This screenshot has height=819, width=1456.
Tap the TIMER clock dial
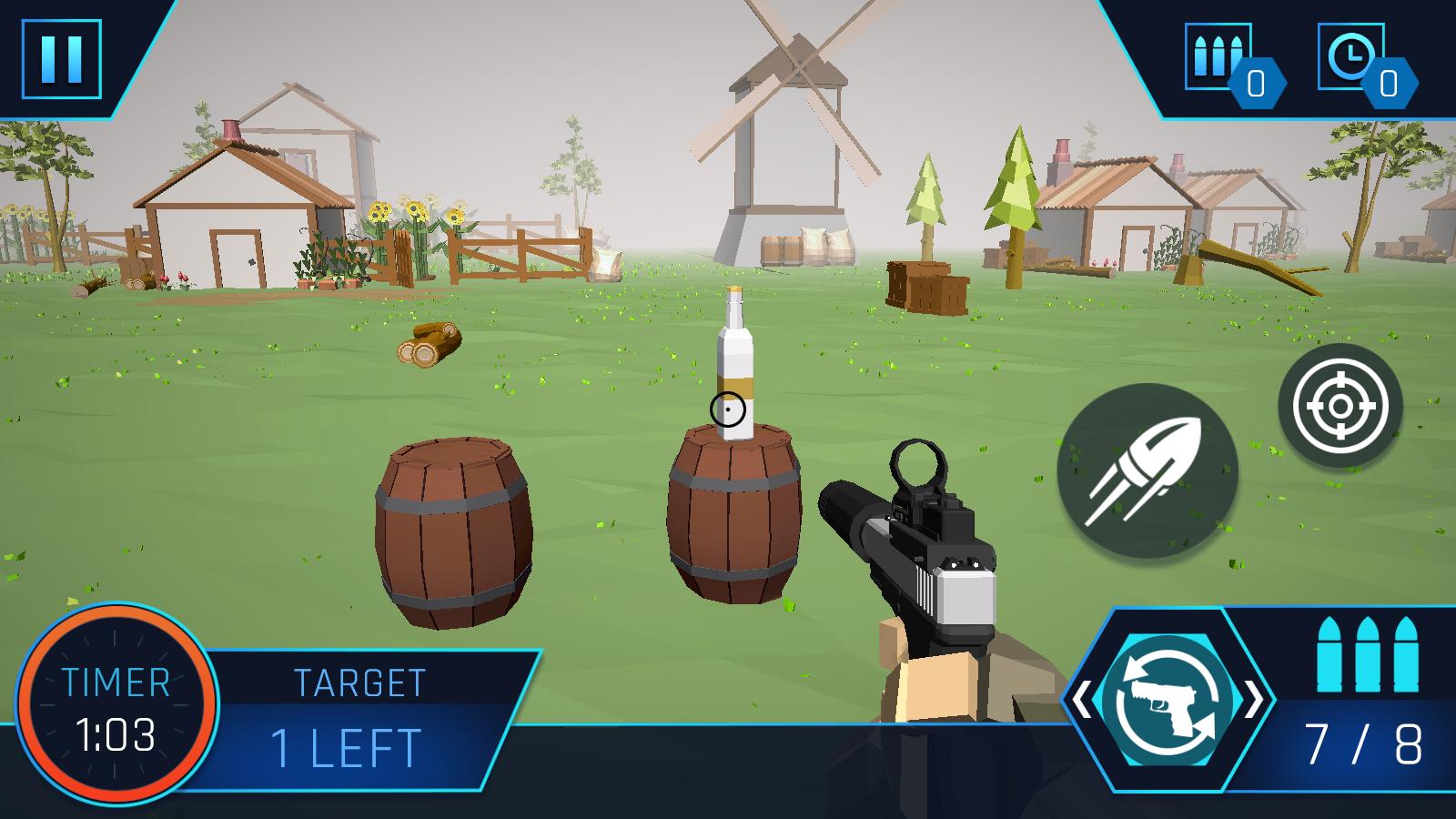point(116,705)
